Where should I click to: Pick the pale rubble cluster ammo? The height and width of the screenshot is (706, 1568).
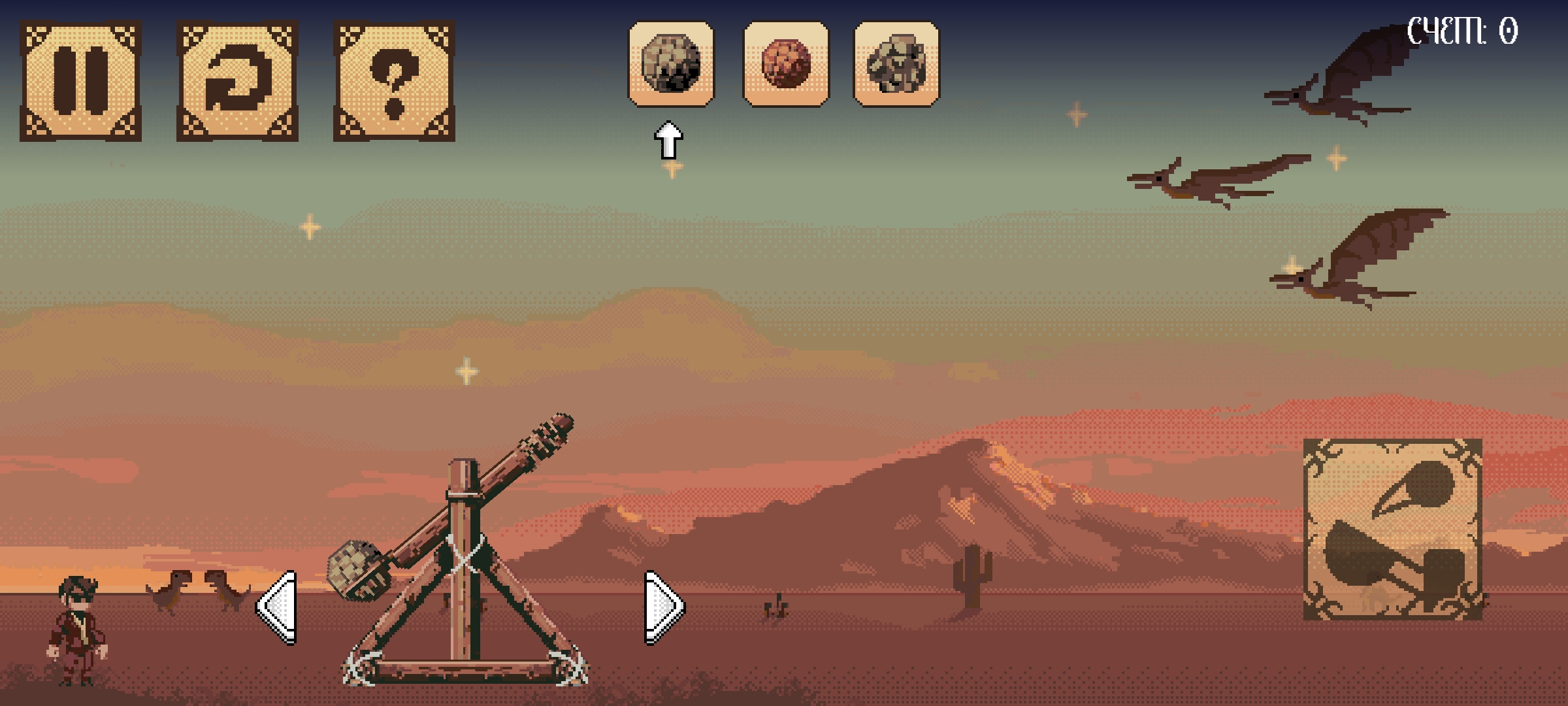click(896, 63)
